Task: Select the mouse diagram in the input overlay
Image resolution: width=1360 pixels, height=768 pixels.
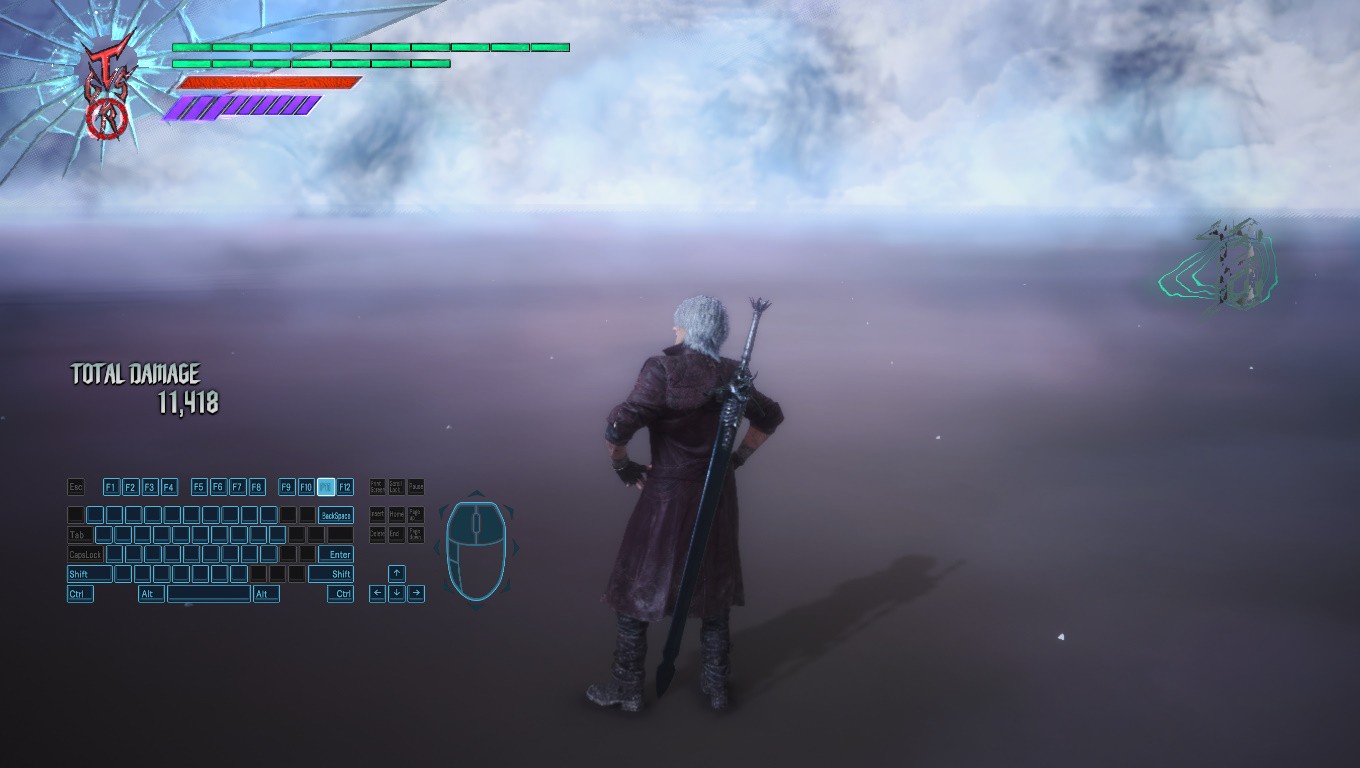Action: pyautogui.click(x=475, y=550)
